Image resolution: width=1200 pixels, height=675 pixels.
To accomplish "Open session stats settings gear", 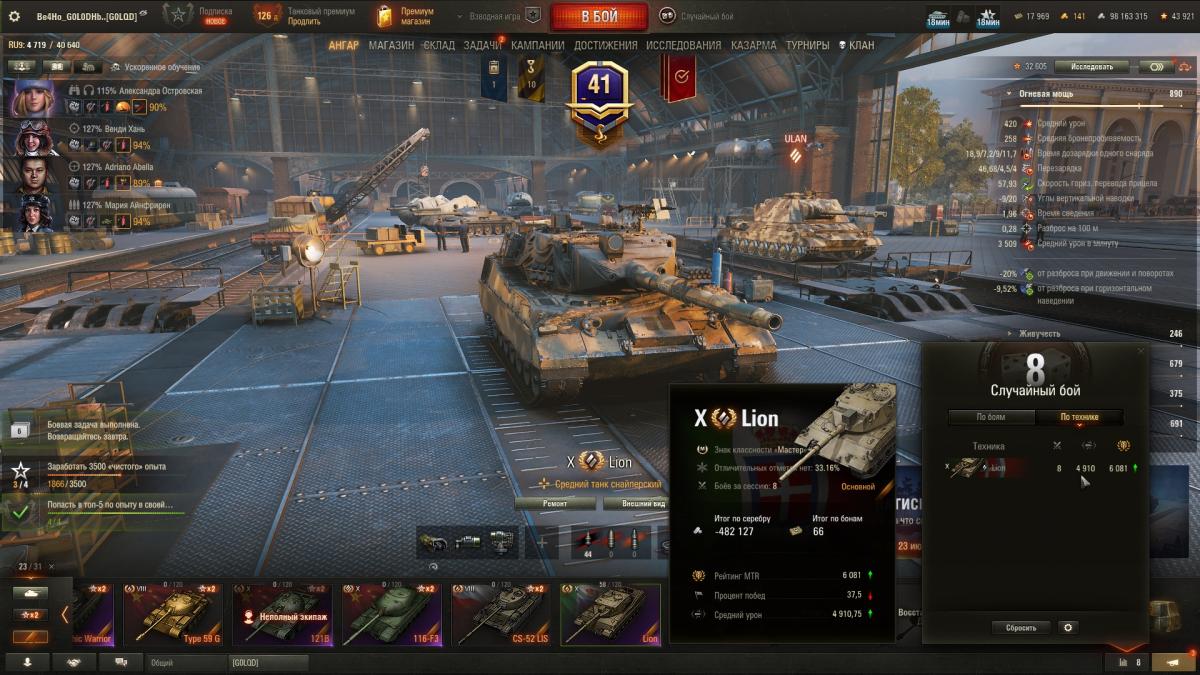I will (x=1068, y=628).
